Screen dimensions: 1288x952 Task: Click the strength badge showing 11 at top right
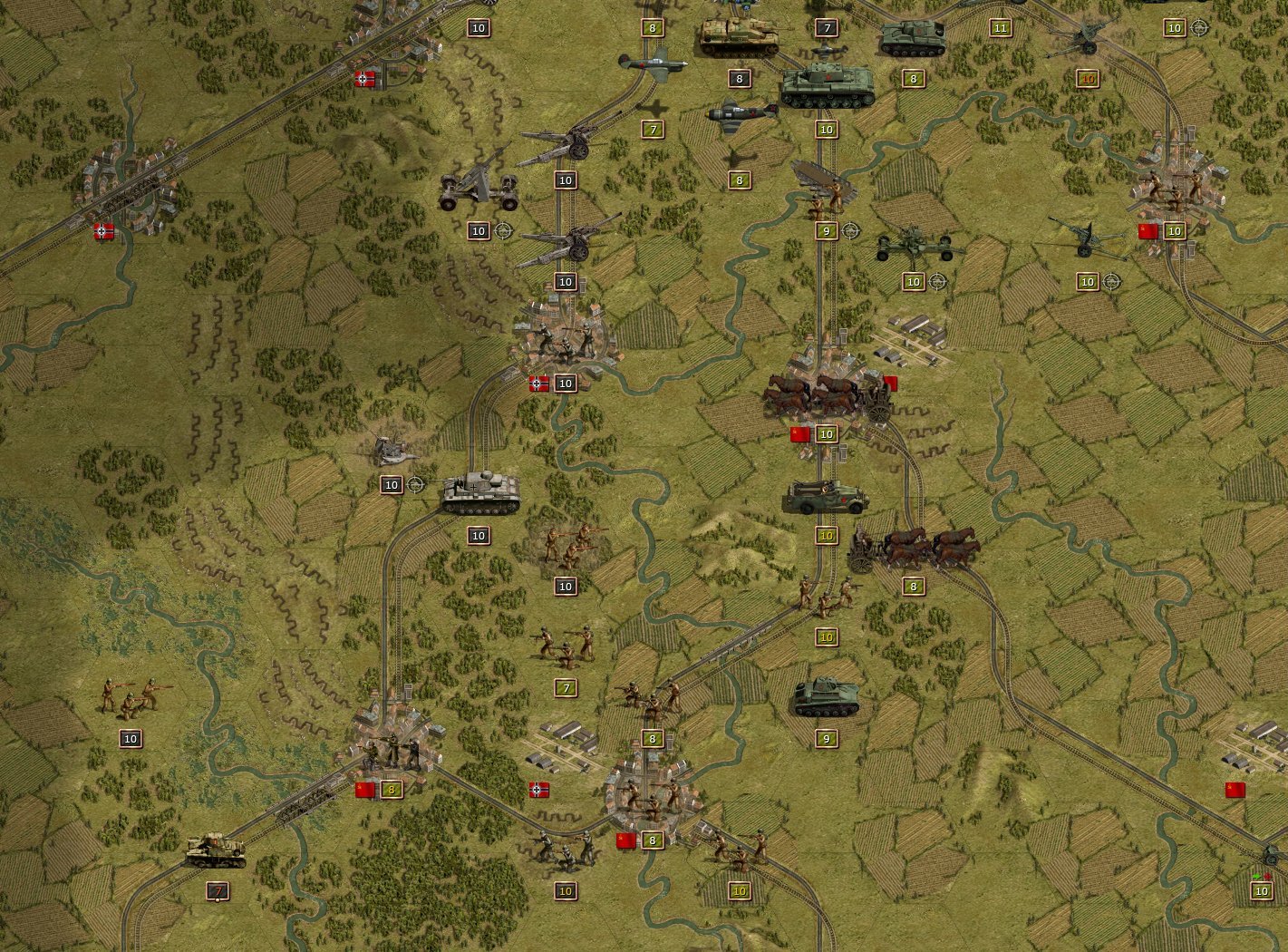(1001, 27)
